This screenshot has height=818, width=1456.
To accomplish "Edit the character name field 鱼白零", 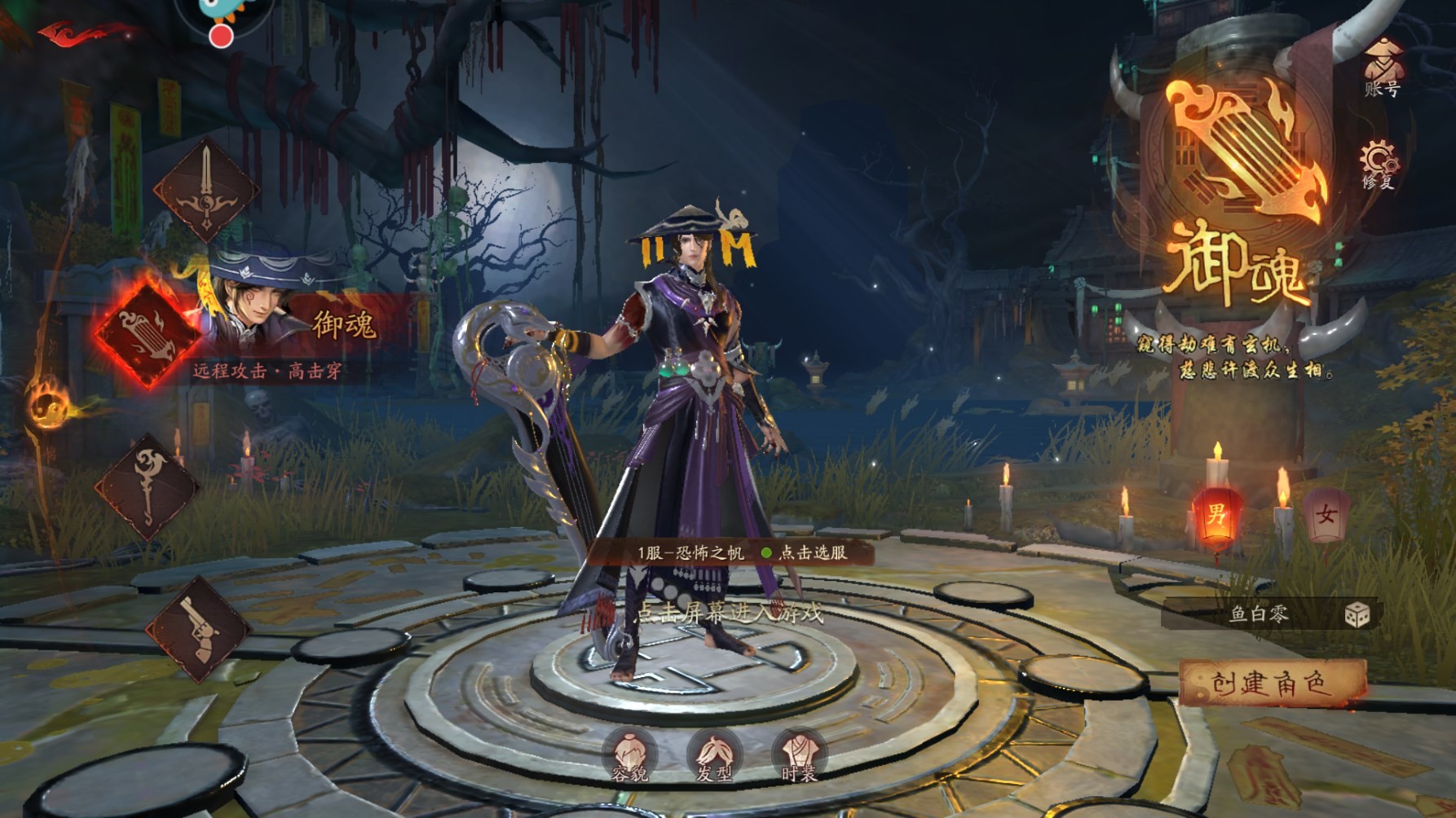I will (1258, 614).
